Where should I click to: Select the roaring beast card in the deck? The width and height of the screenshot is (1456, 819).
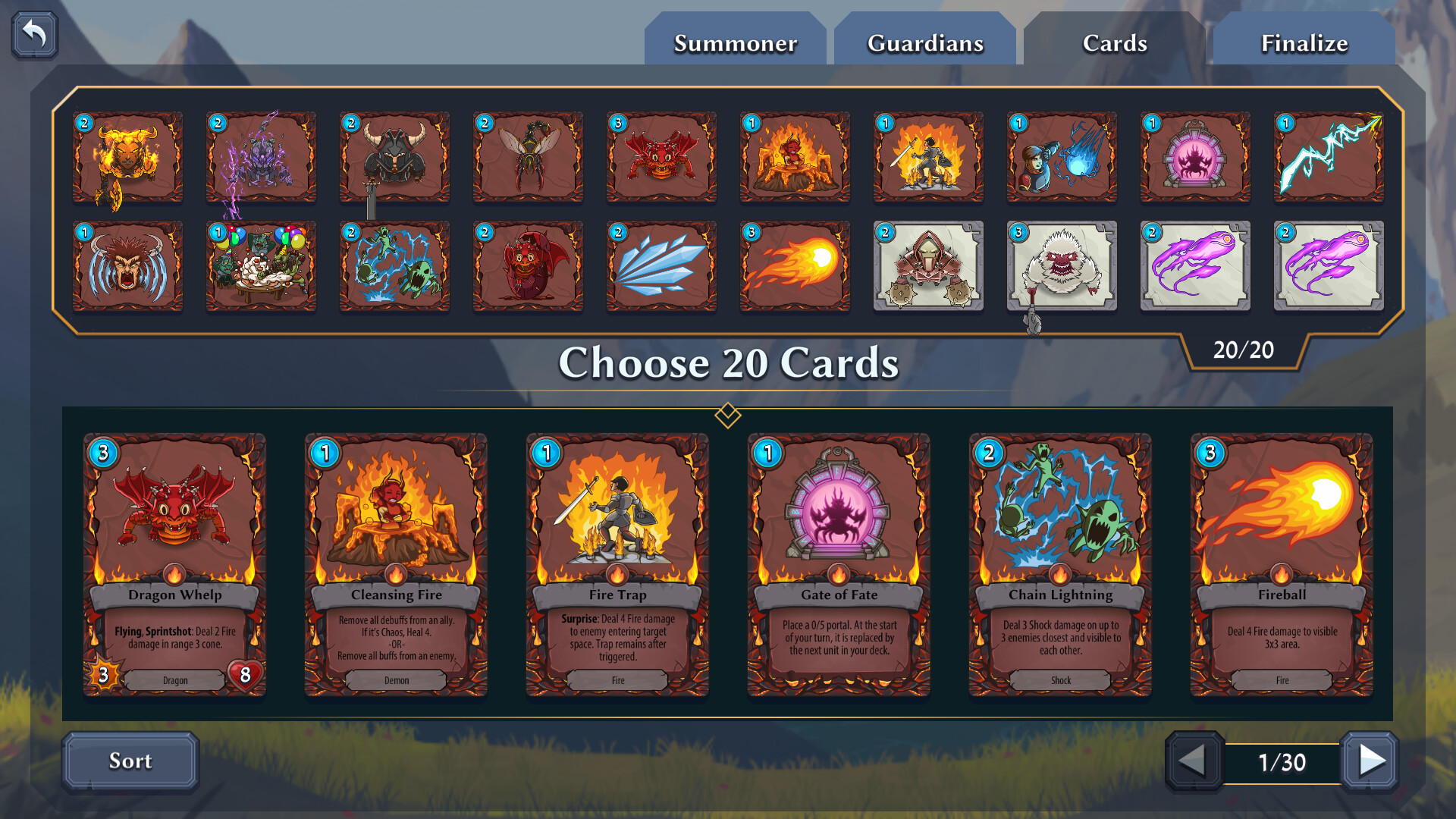coord(127,267)
